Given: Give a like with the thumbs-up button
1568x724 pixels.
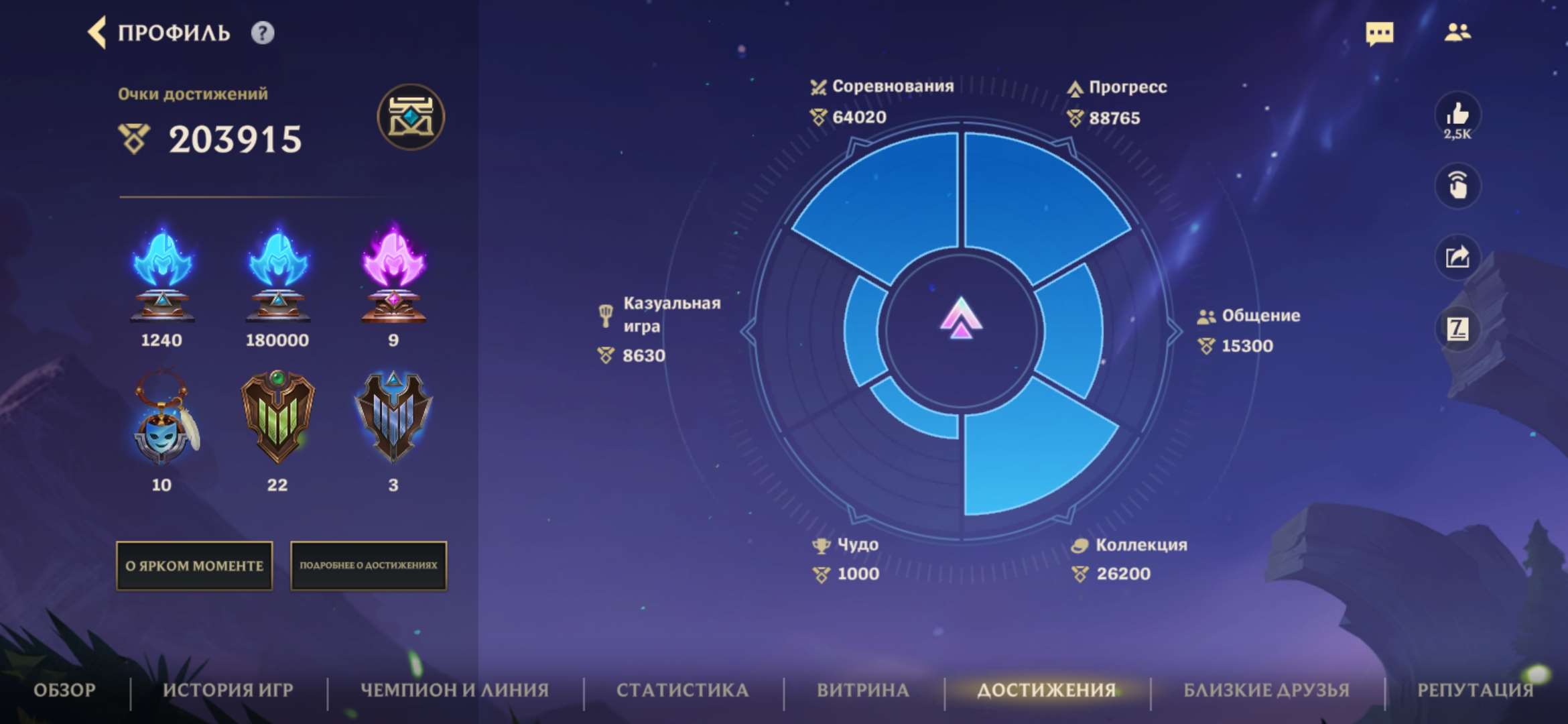Looking at the screenshot, I should pyautogui.click(x=1457, y=115).
